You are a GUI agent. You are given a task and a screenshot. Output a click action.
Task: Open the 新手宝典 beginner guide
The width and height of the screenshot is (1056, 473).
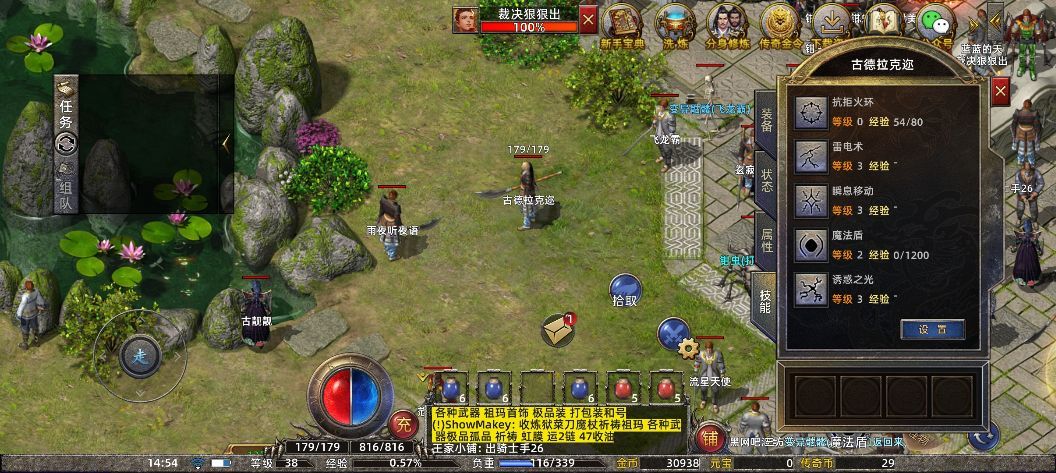(624, 22)
